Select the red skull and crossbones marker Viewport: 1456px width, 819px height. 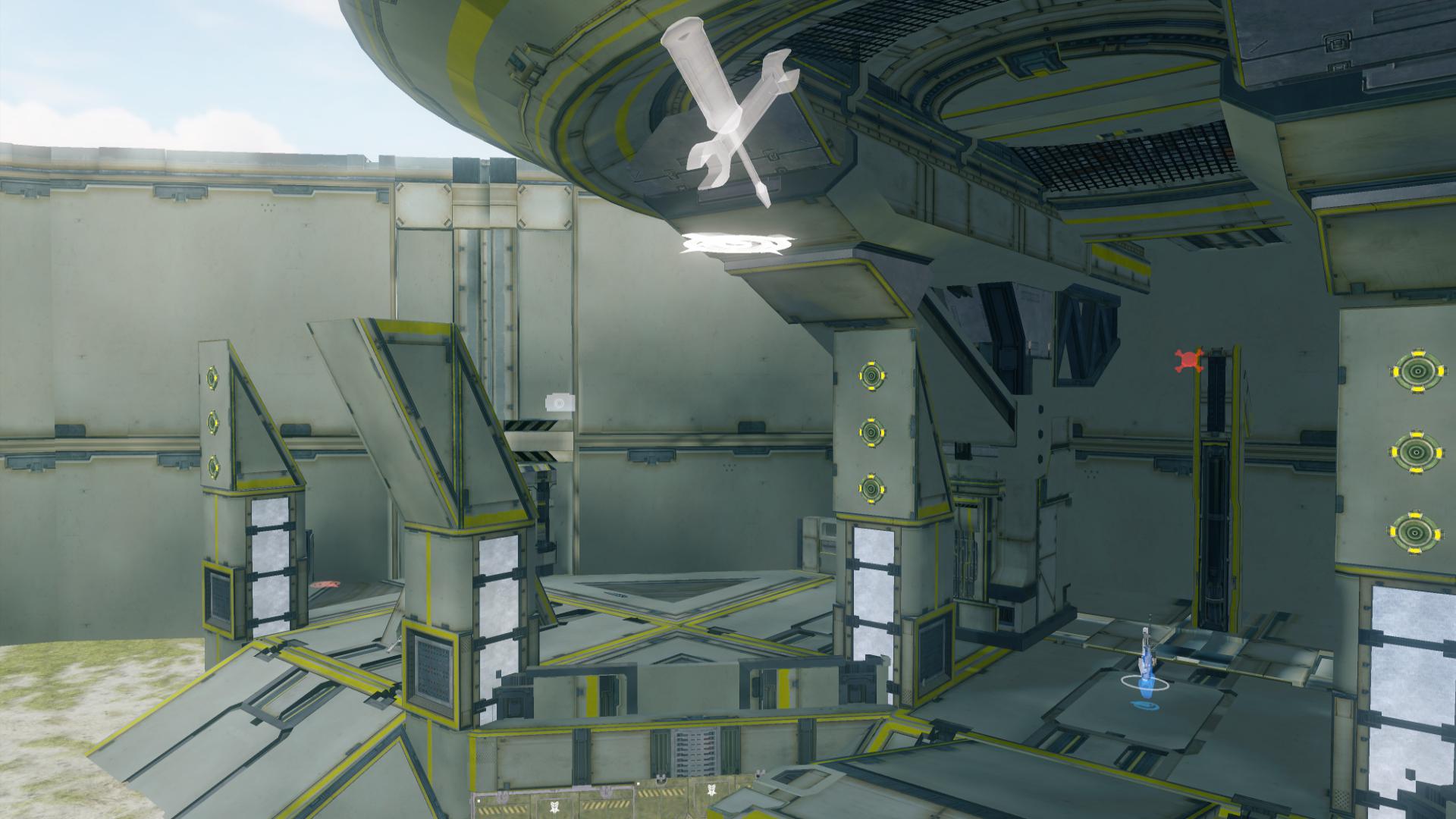click(1189, 361)
